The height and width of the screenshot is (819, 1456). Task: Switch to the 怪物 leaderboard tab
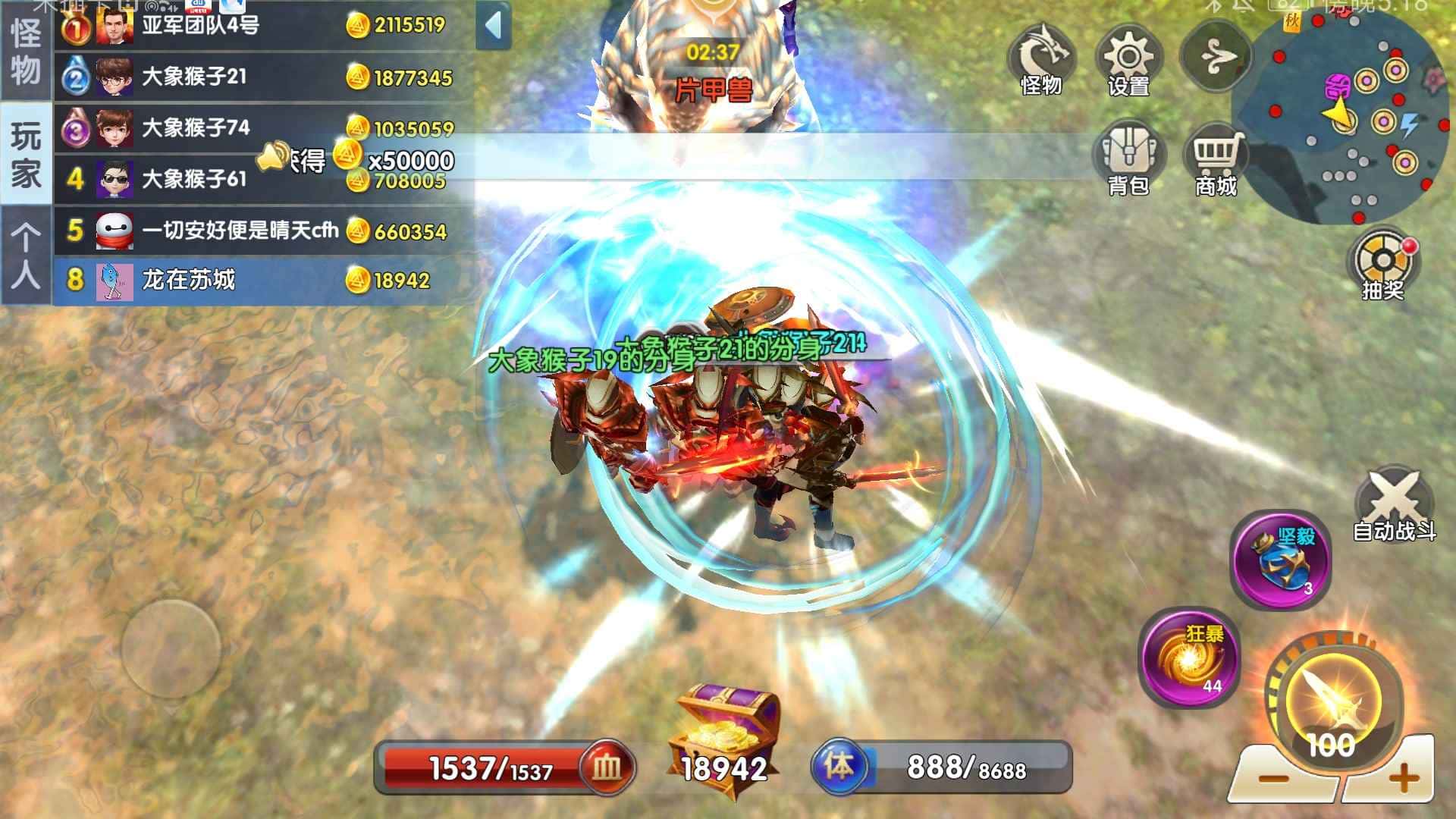pyautogui.click(x=25, y=52)
